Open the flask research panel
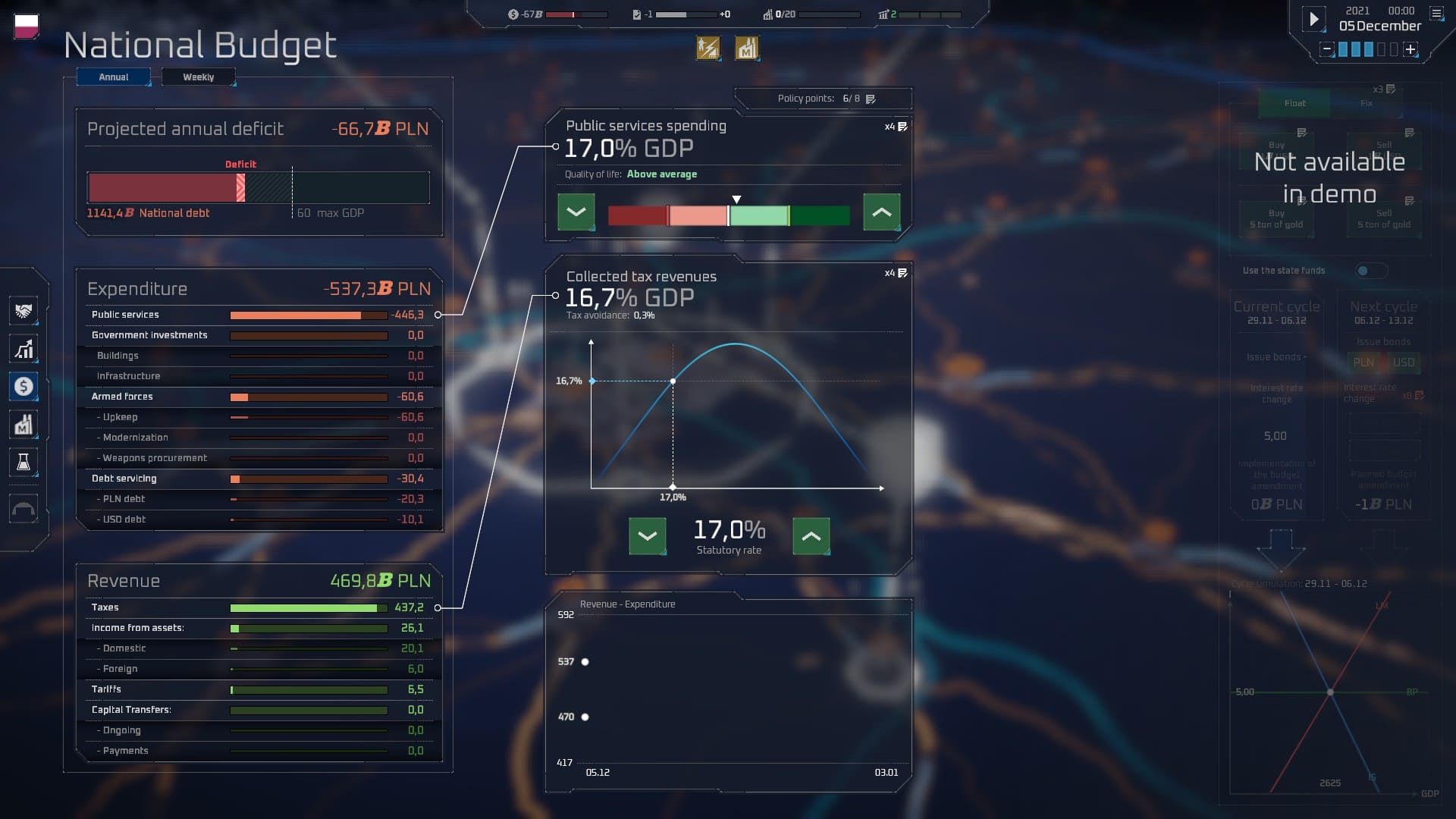Image resolution: width=1456 pixels, height=819 pixels. click(24, 463)
